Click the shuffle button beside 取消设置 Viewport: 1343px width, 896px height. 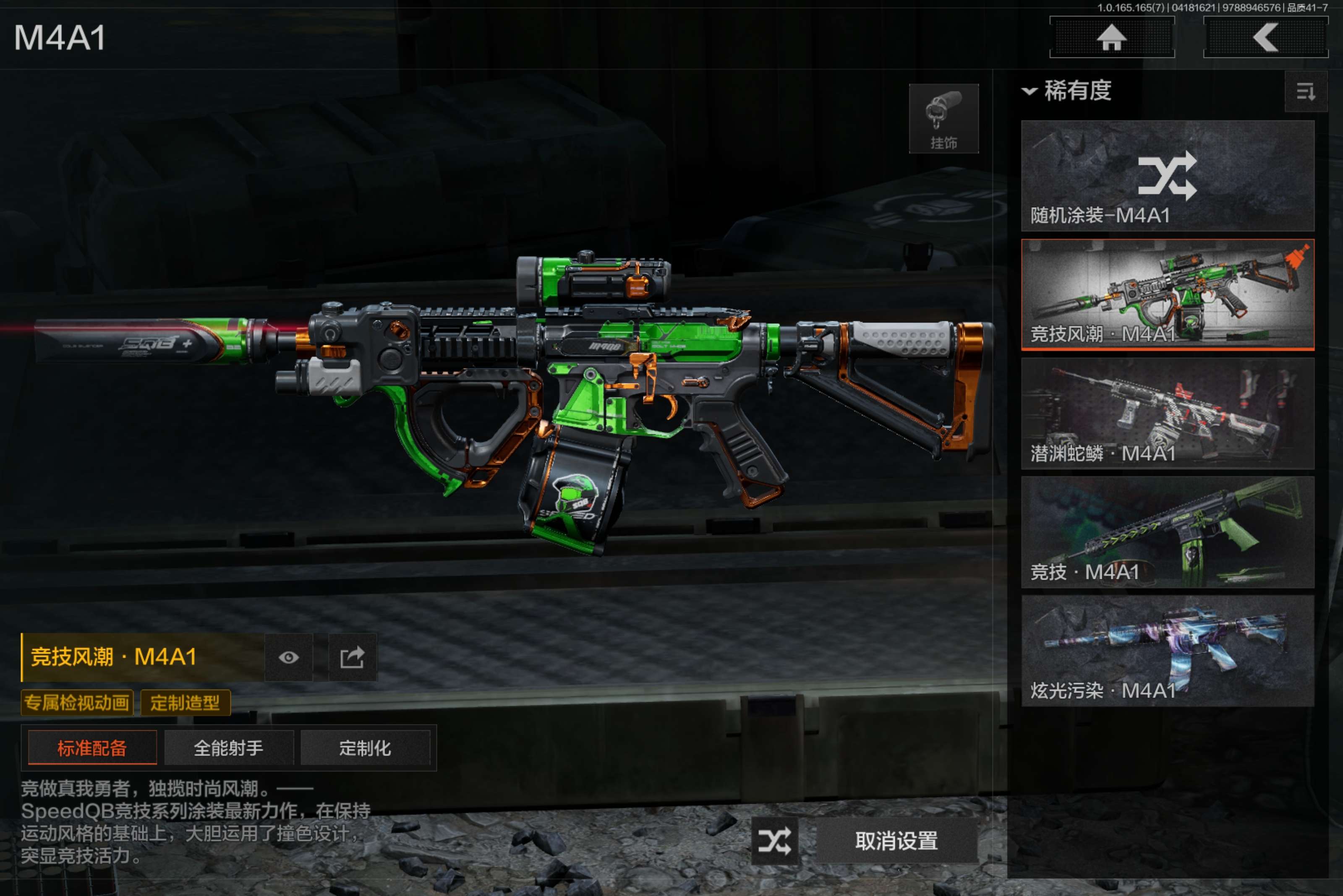[774, 841]
